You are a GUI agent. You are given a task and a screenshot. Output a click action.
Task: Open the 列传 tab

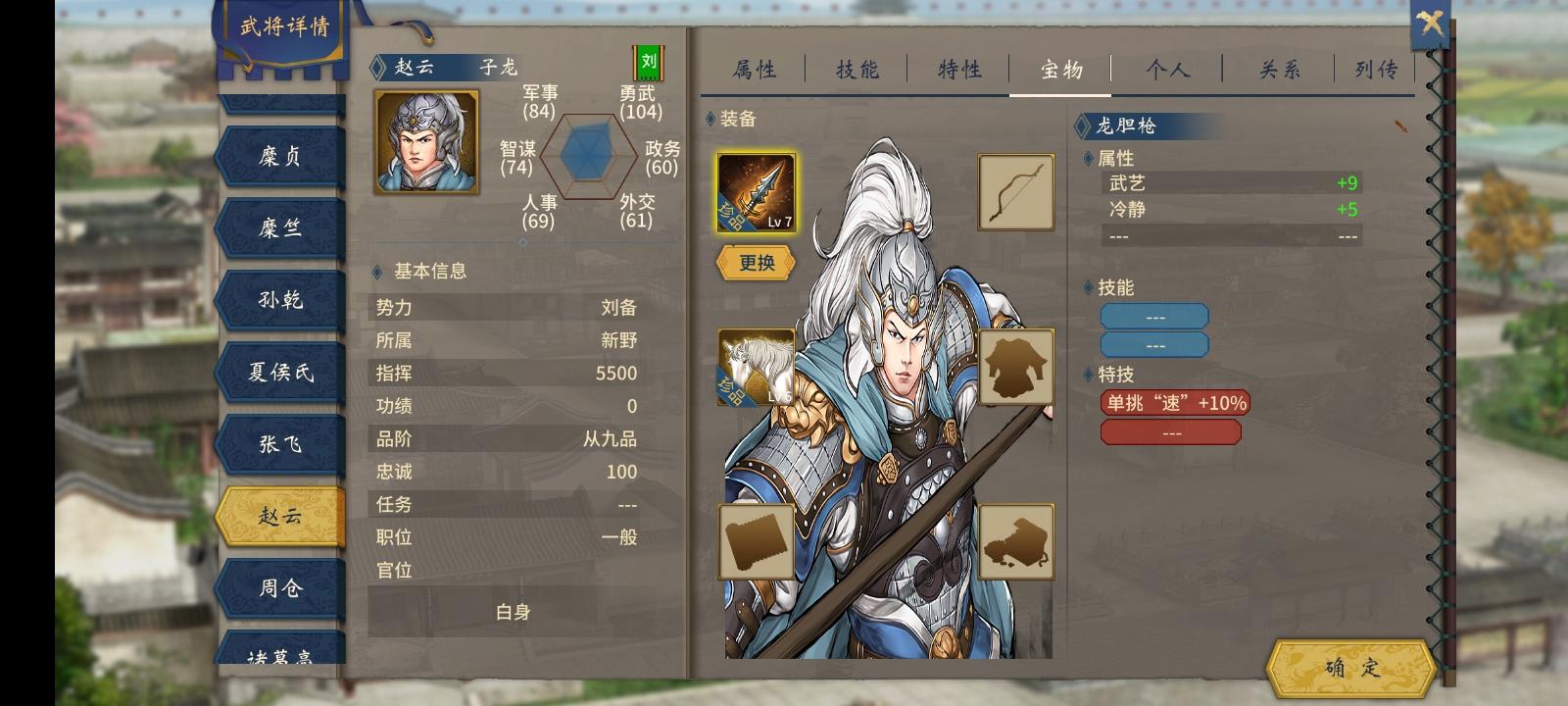point(1376,69)
